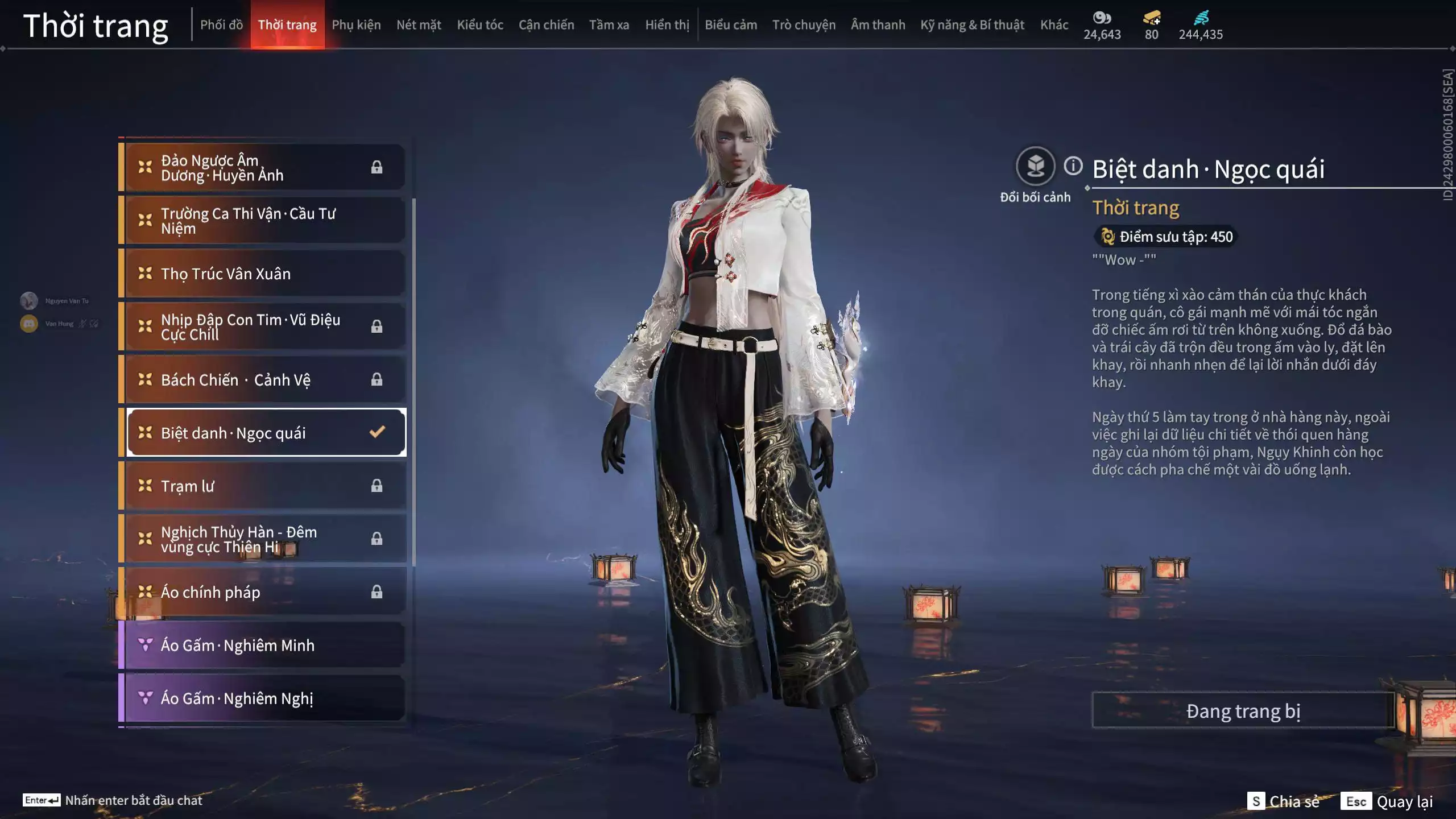1456x819 pixels.
Task: Open the outfit info icon
Action: click(1073, 166)
